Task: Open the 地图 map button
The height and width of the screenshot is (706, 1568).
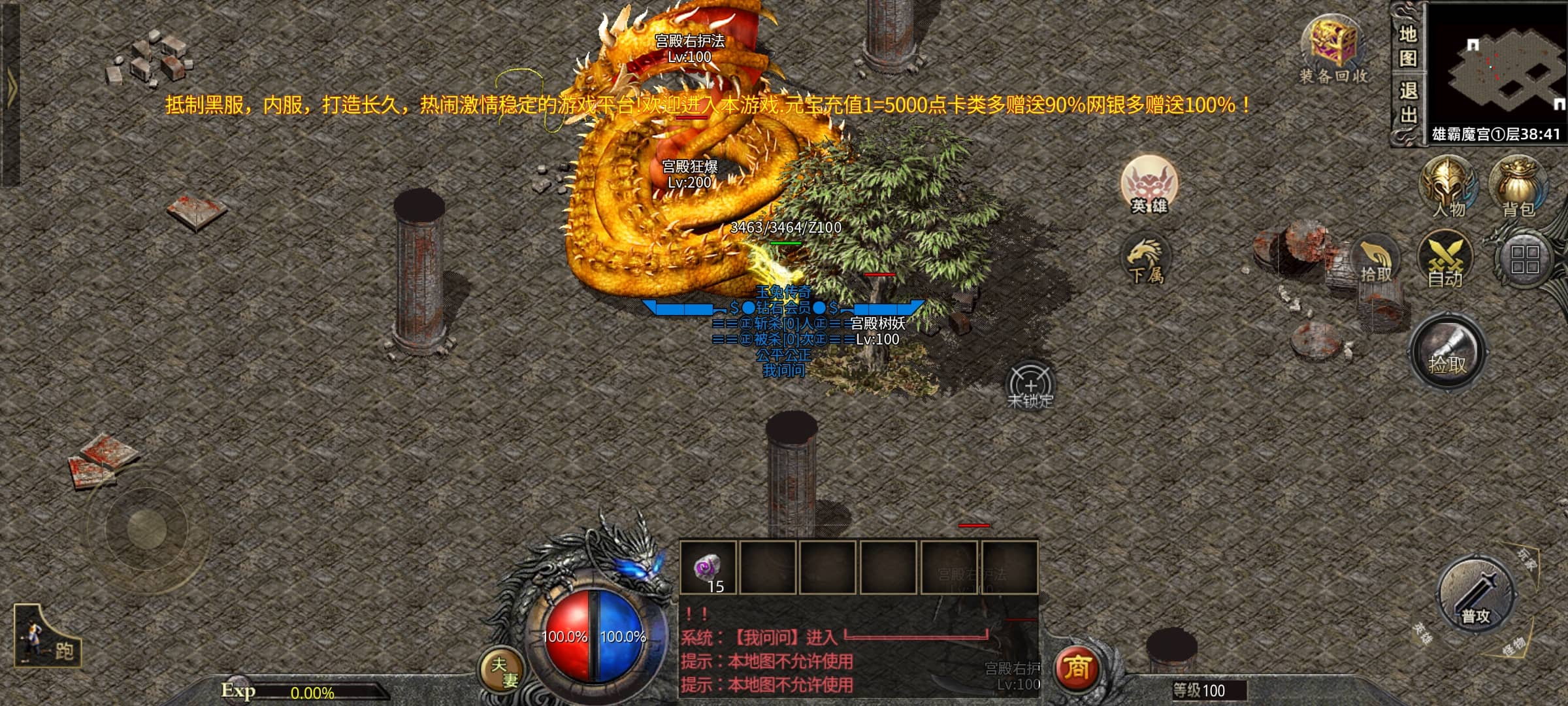Action: pyautogui.click(x=1407, y=46)
